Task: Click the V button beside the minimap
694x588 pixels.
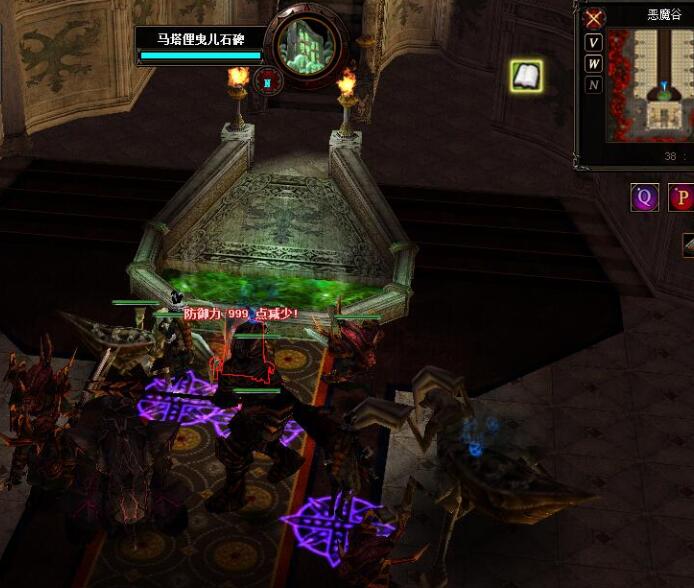Action: (x=594, y=43)
